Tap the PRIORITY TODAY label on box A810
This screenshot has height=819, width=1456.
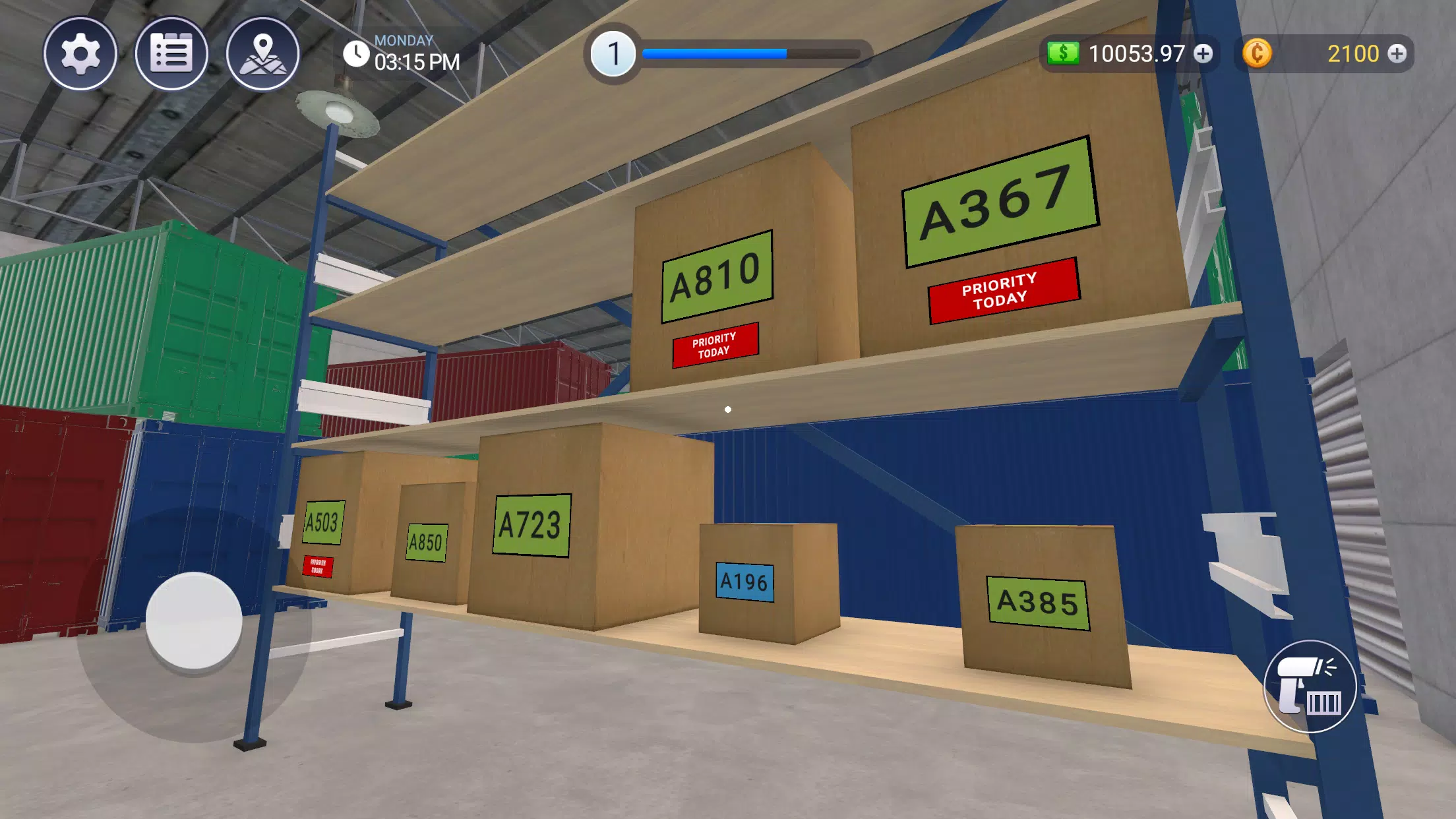(x=715, y=346)
